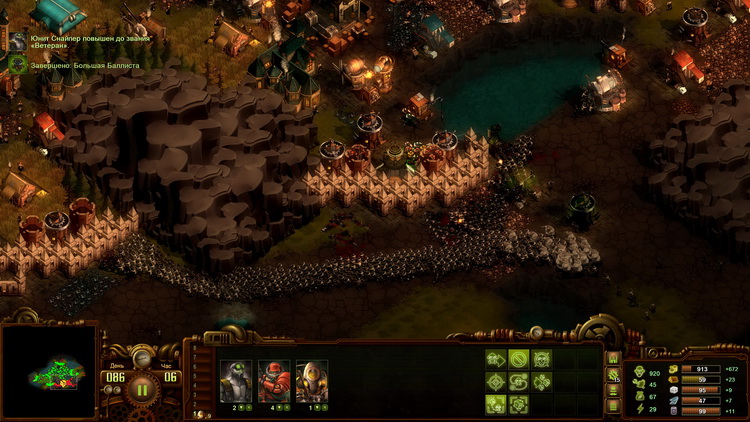The width and height of the screenshot is (750, 422).
Task: Select the Attack target crosshair command
Action: (x=495, y=381)
